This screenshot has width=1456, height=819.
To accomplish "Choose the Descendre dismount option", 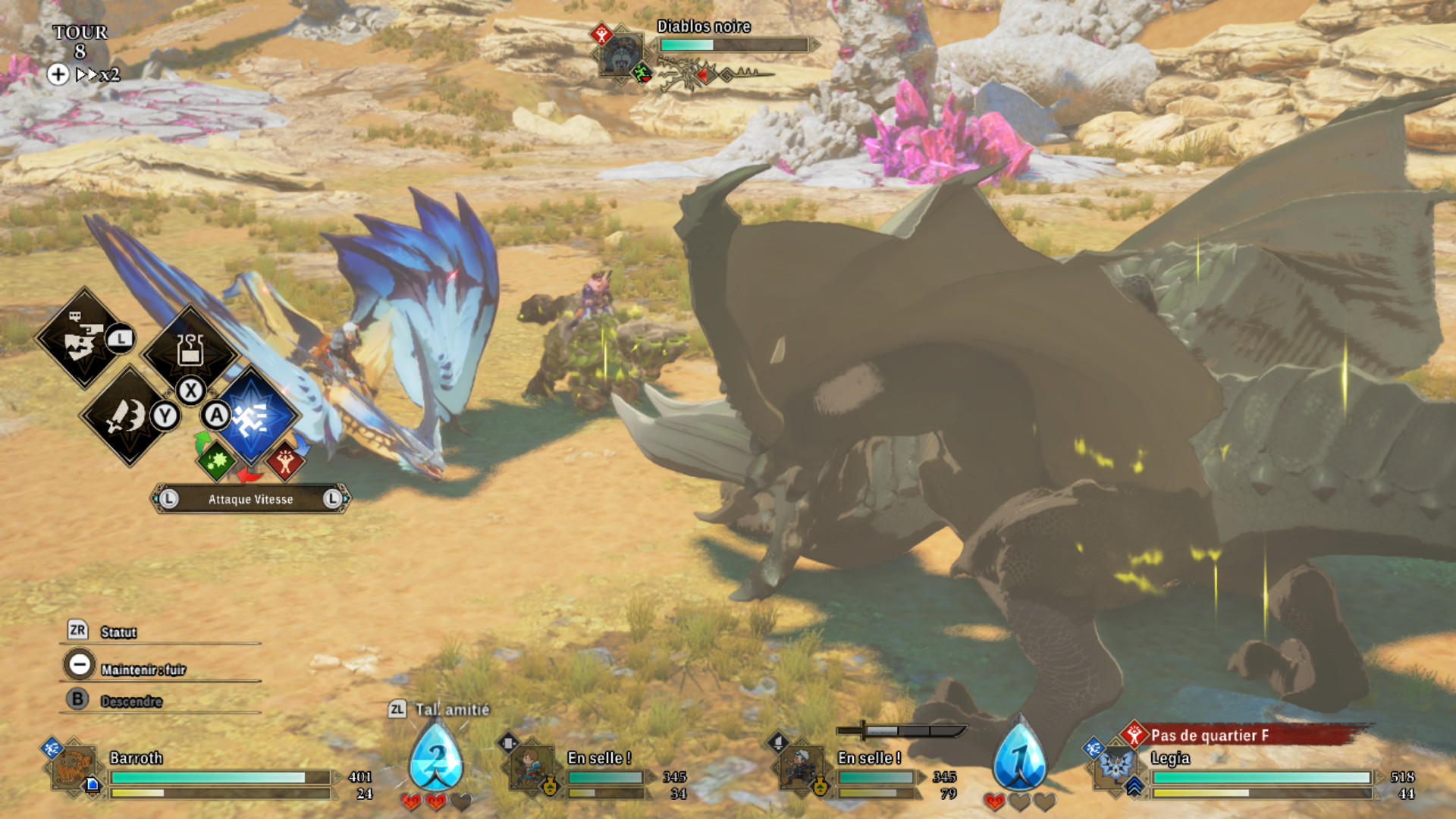I will [x=131, y=701].
